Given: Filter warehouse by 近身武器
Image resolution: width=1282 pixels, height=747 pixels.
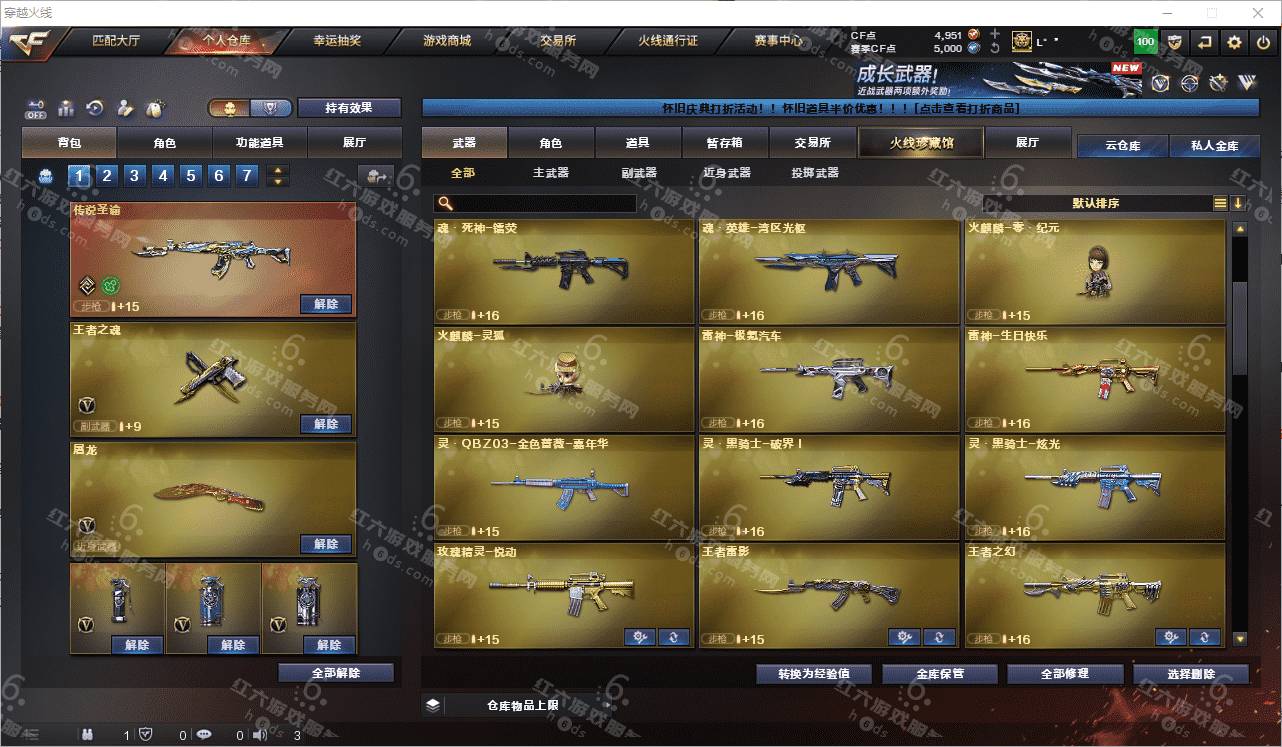Looking at the screenshot, I should pyautogui.click(x=726, y=173).
